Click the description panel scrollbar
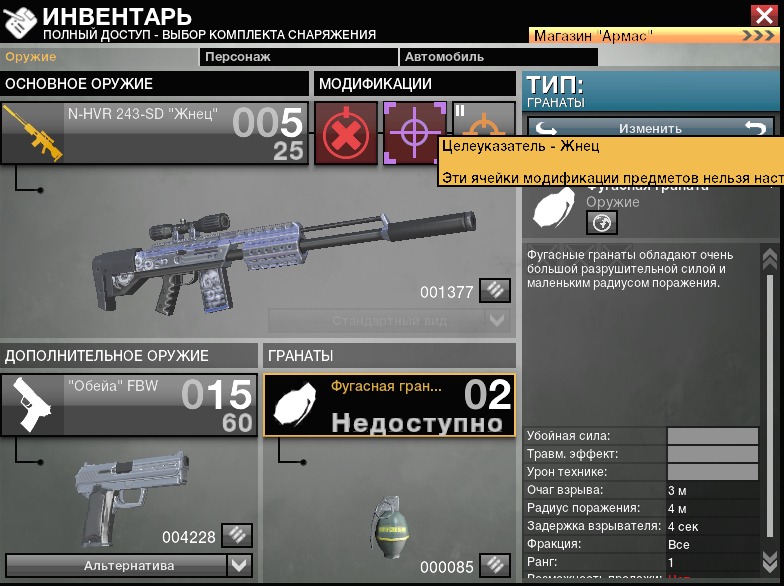The height and width of the screenshot is (586, 784). [x=769, y=400]
